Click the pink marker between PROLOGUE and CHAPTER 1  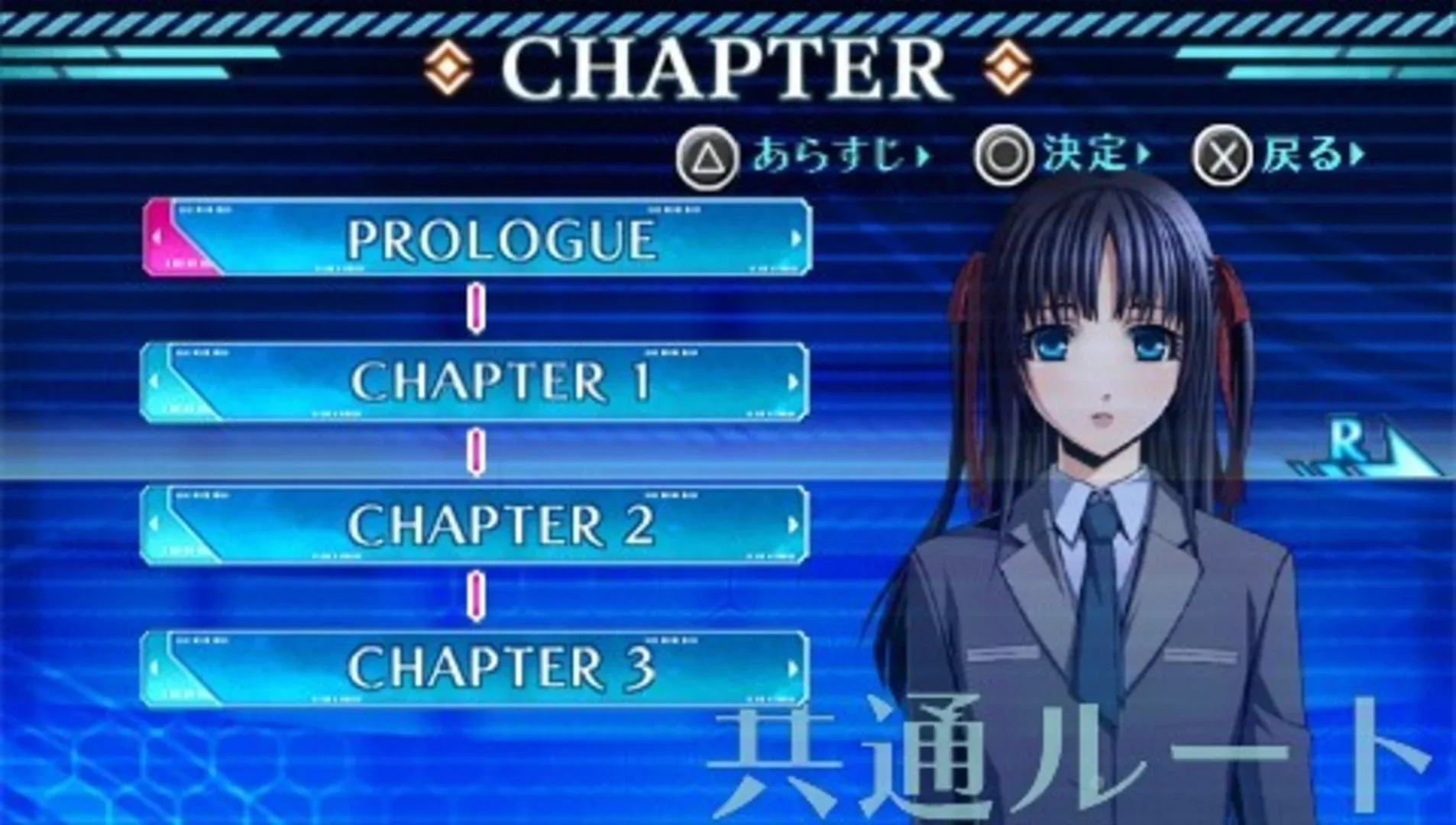477,307
